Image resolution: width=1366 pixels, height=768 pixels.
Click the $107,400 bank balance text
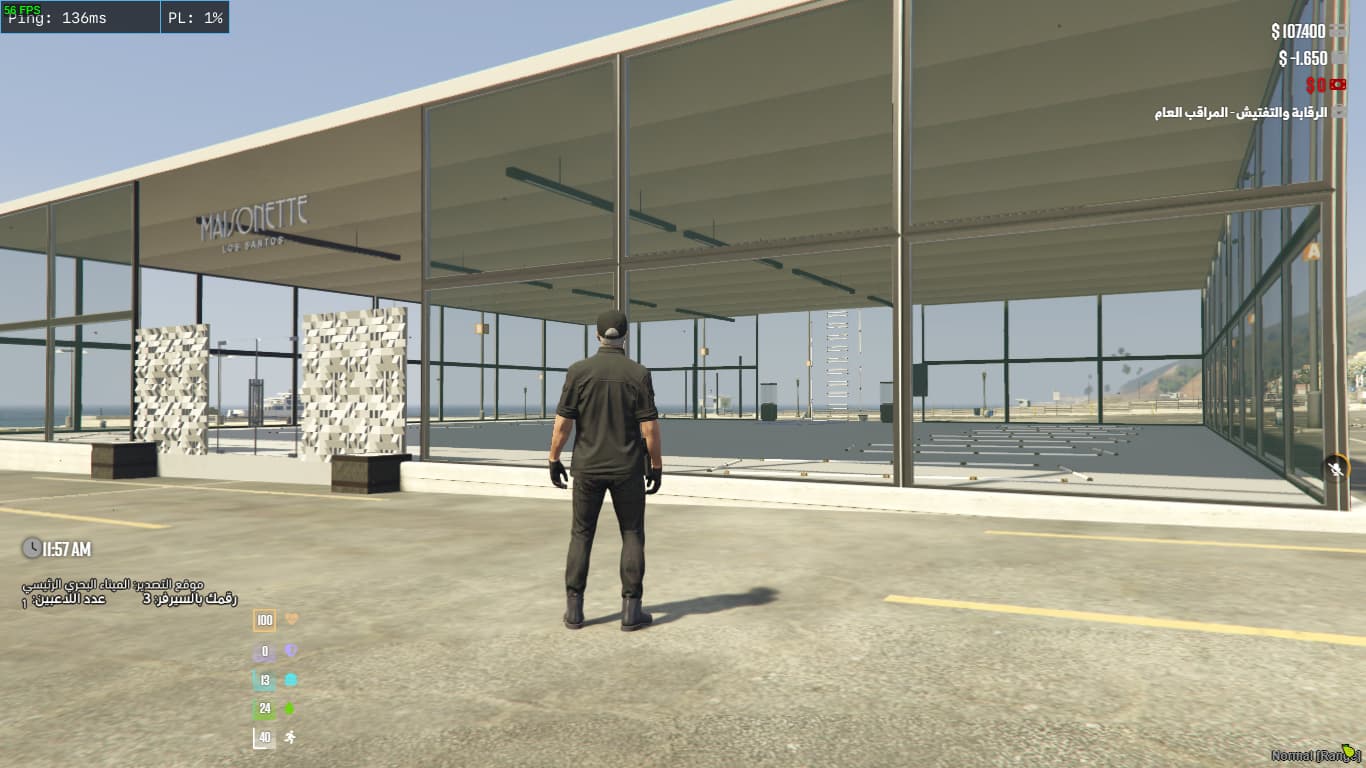(x=1297, y=31)
